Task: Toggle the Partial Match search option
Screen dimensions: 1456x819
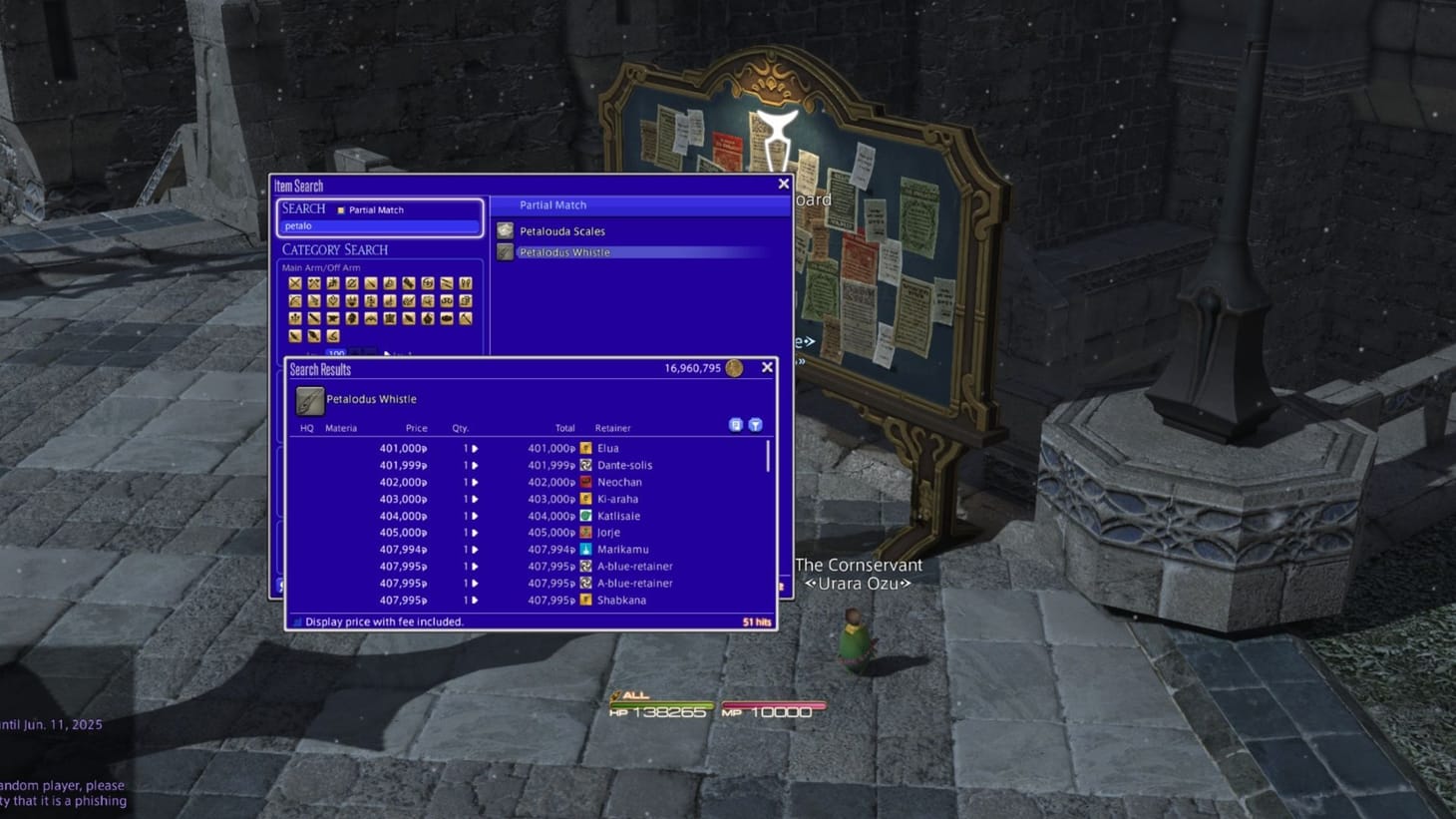Action: tap(340, 209)
